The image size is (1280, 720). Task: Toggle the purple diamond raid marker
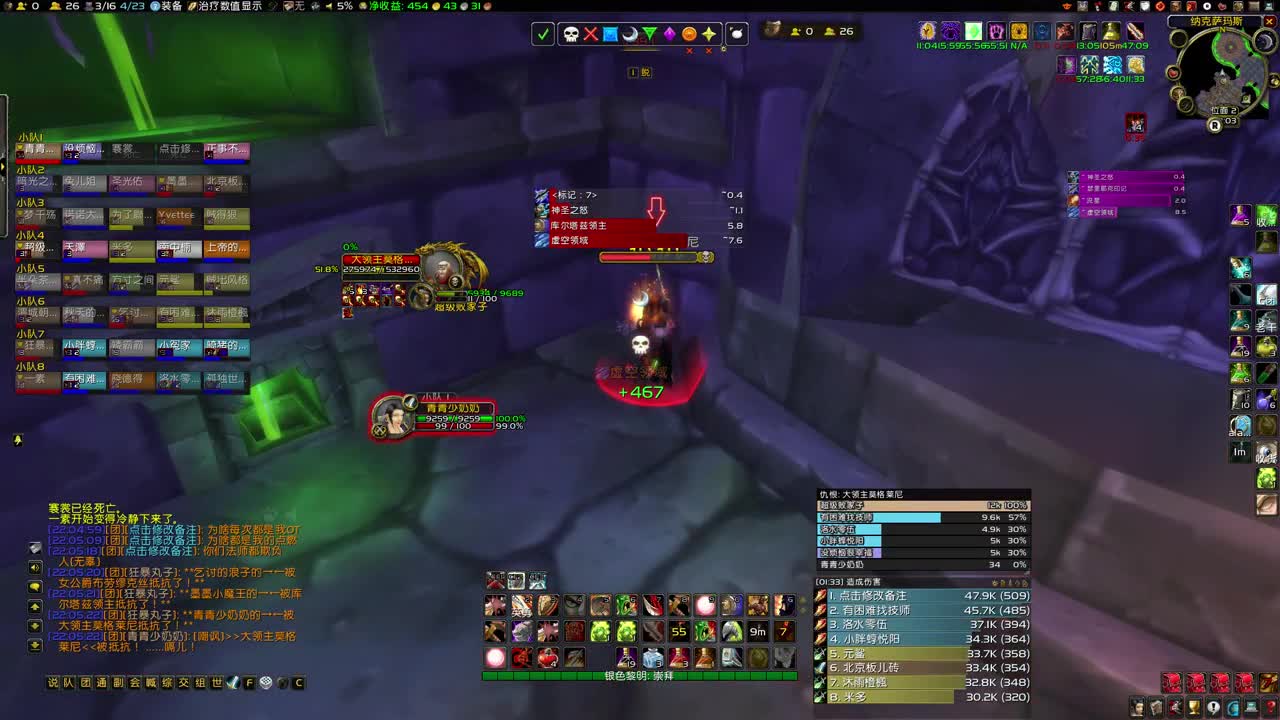point(670,33)
